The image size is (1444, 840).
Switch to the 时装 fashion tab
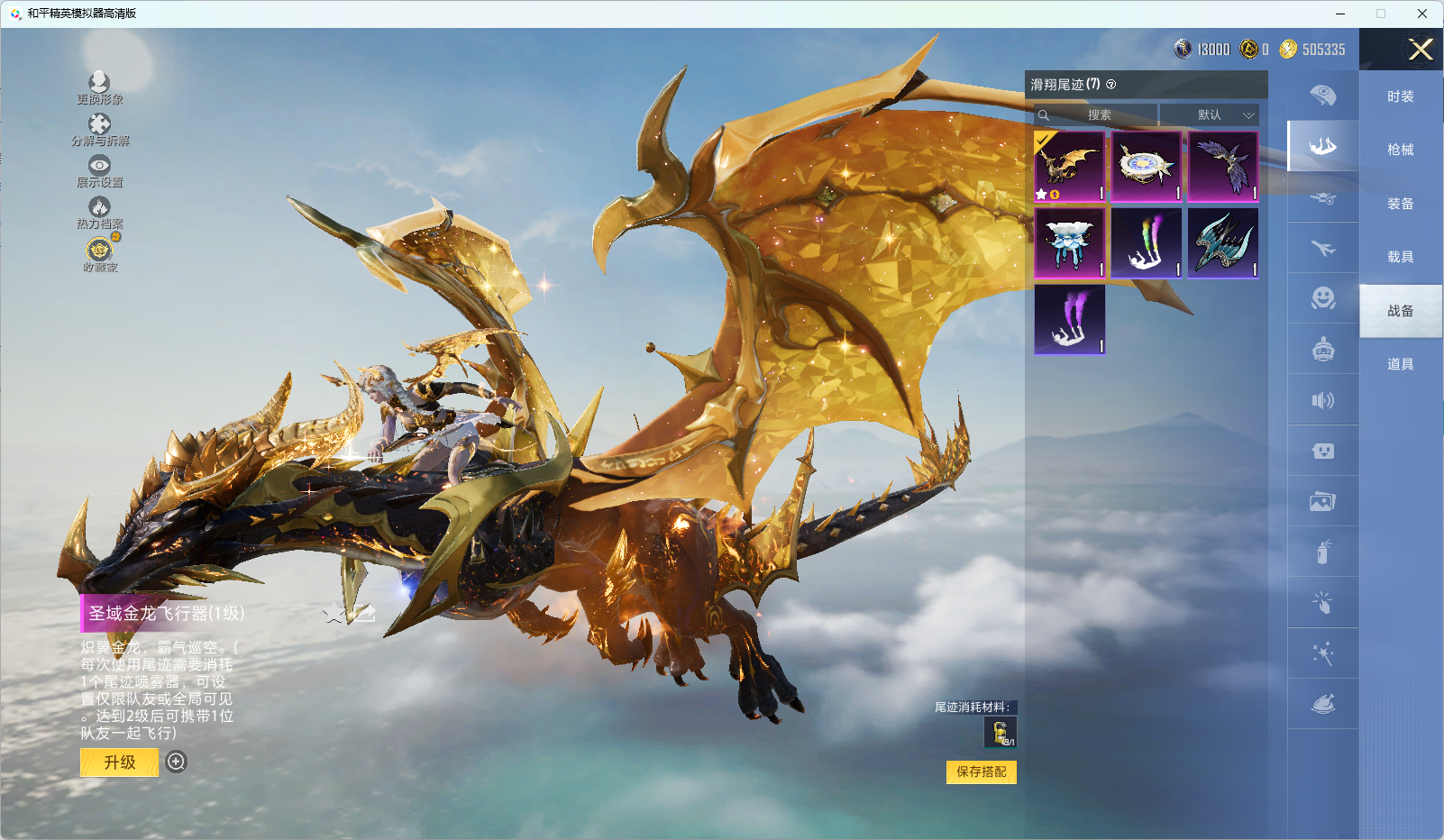pyautogui.click(x=1400, y=96)
